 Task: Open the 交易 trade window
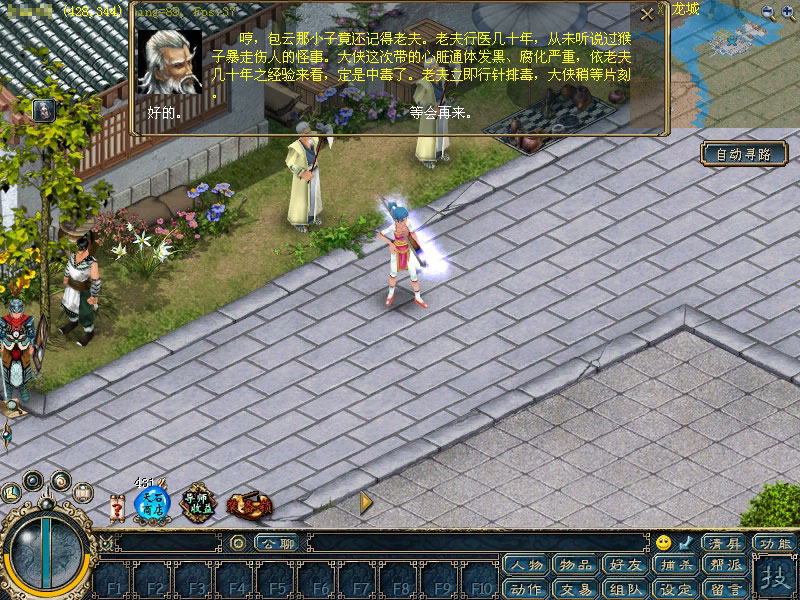pos(575,588)
